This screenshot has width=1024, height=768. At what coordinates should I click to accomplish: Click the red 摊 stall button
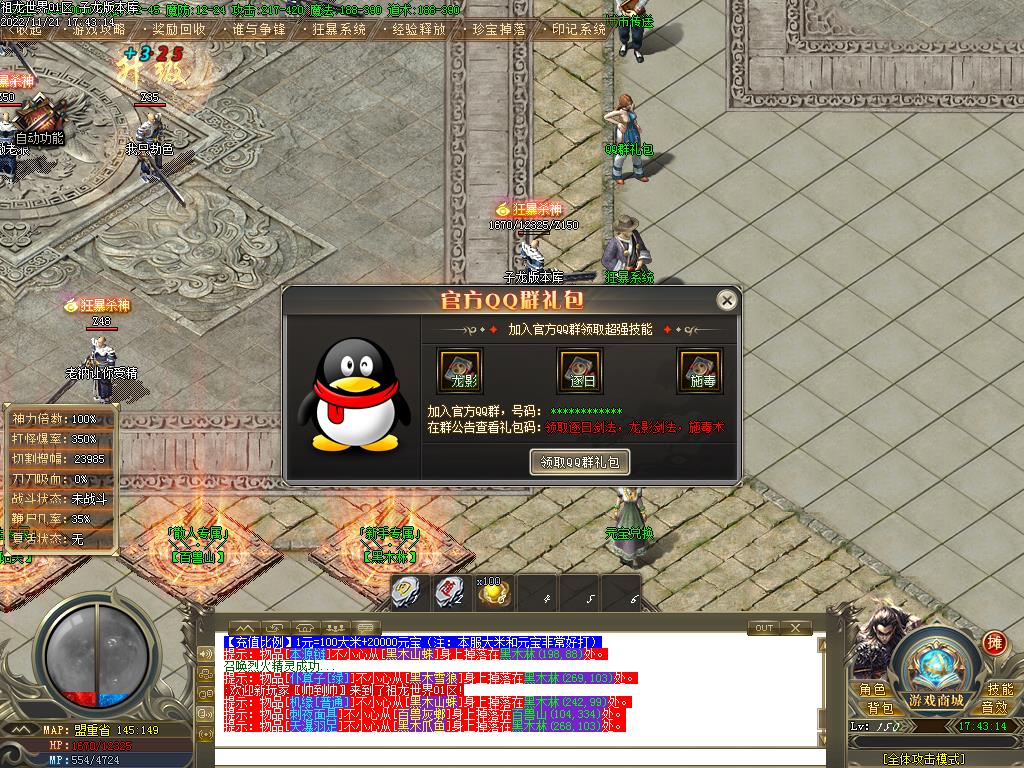(x=994, y=641)
